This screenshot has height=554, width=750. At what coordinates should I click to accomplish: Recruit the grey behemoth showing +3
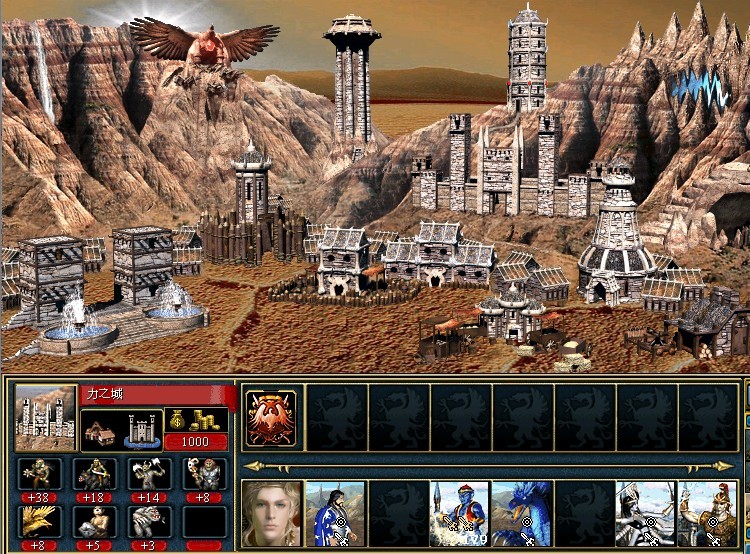[149, 521]
